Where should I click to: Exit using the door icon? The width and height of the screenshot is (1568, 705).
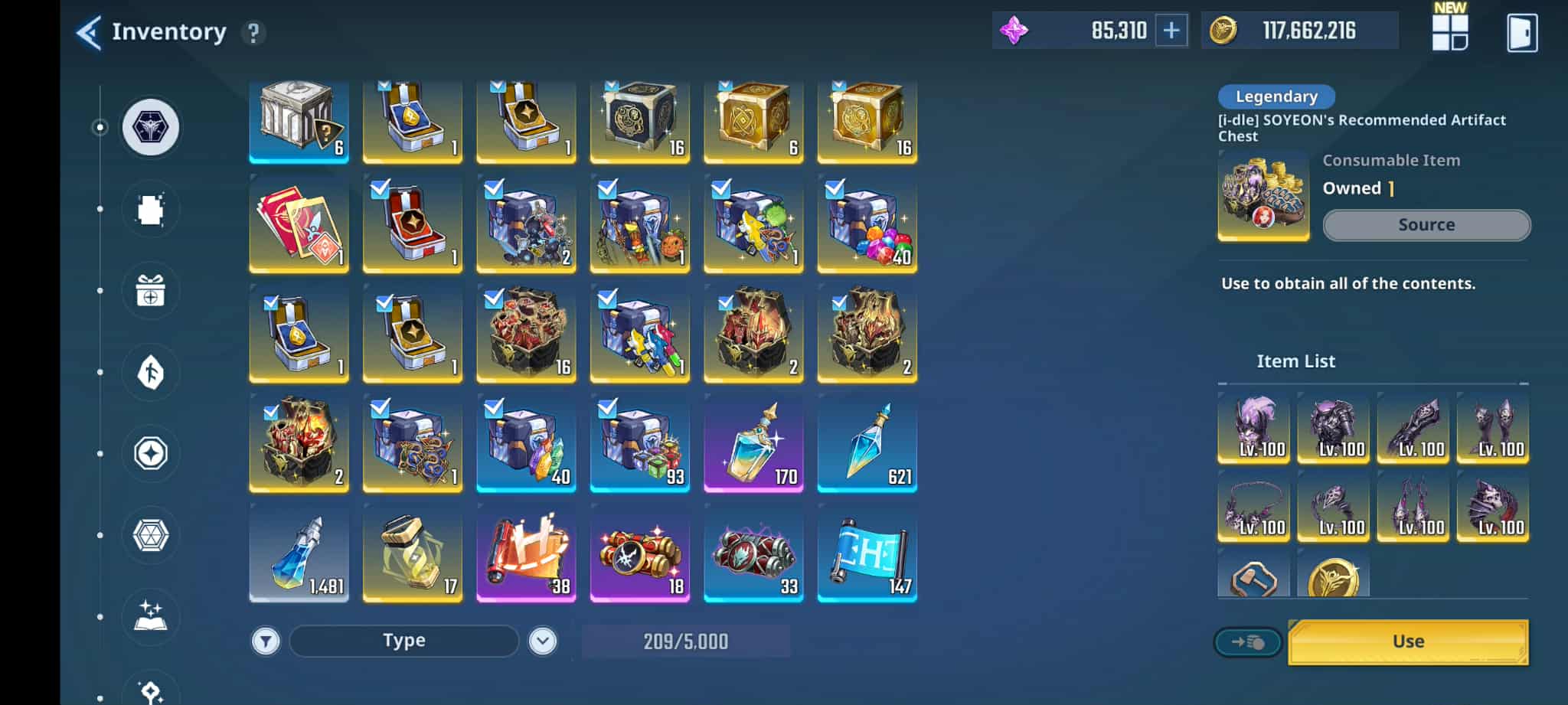(x=1521, y=33)
